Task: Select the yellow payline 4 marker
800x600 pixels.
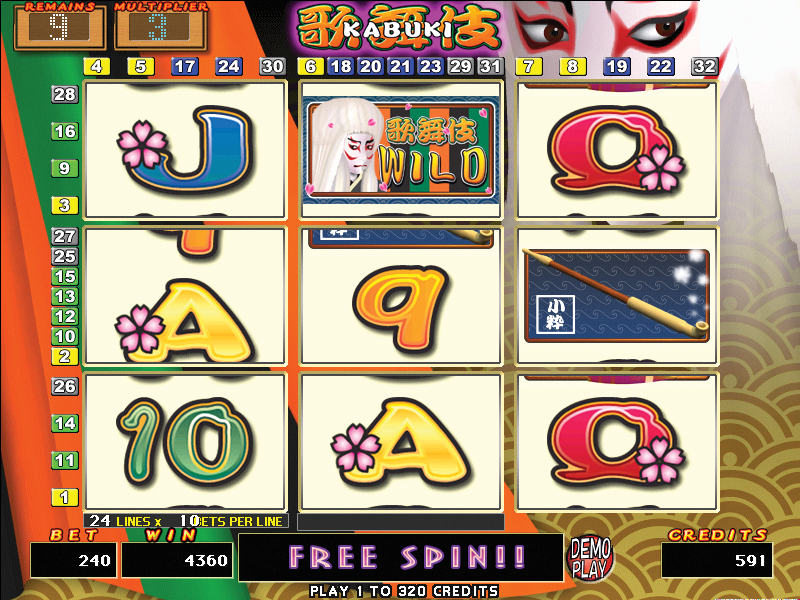Action: point(97,66)
